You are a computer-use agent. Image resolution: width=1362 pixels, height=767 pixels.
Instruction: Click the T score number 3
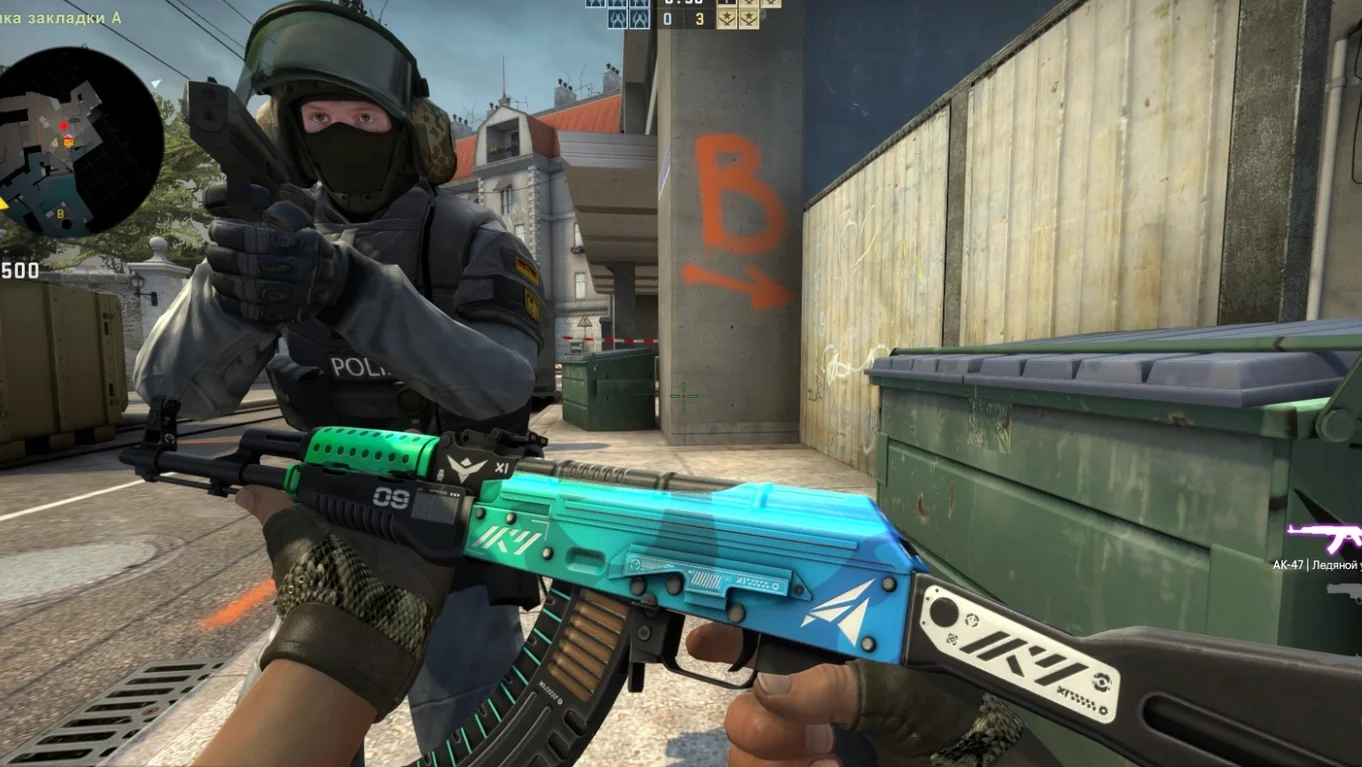(700, 18)
